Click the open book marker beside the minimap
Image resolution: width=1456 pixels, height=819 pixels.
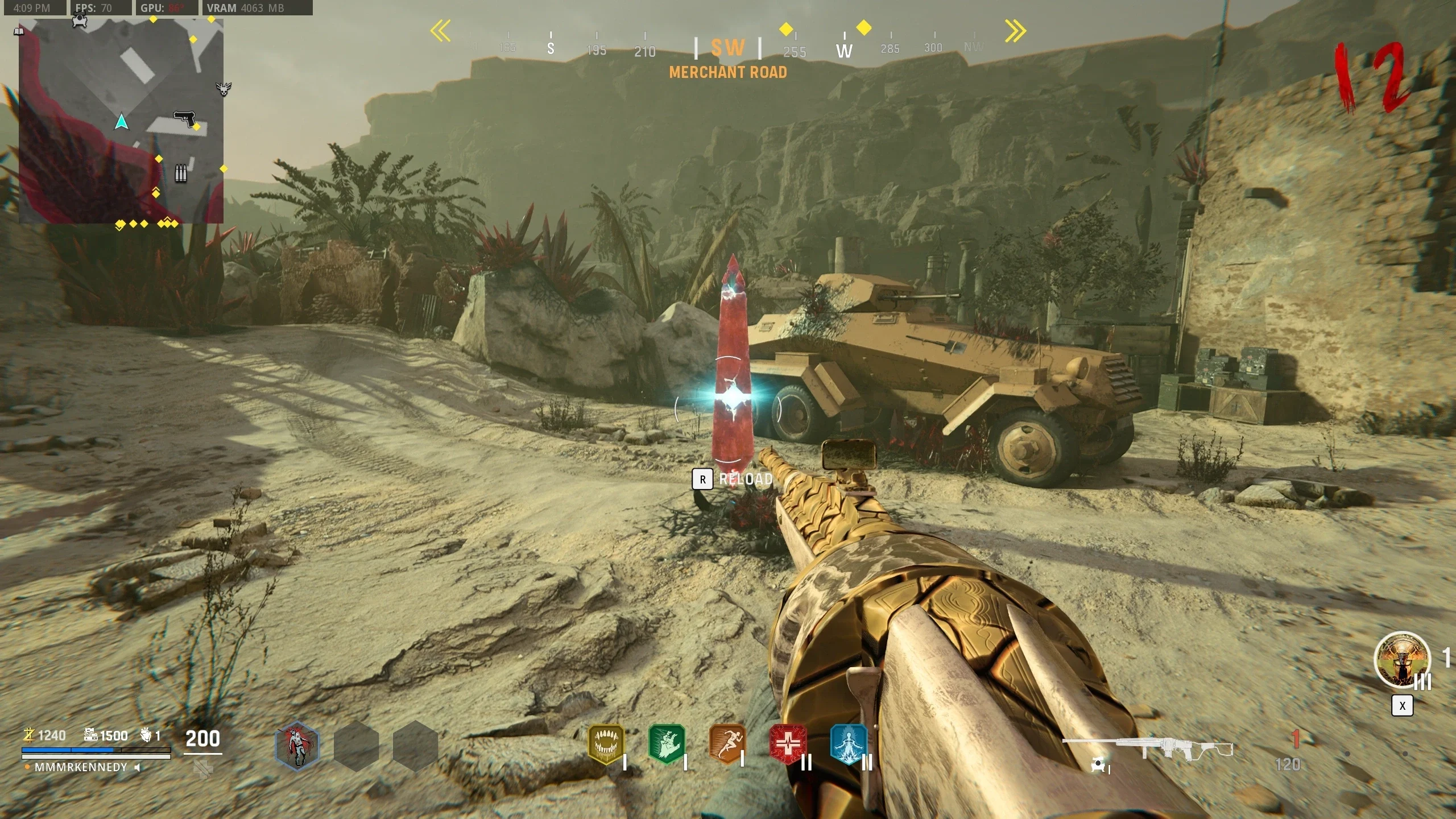pos(19,31)
